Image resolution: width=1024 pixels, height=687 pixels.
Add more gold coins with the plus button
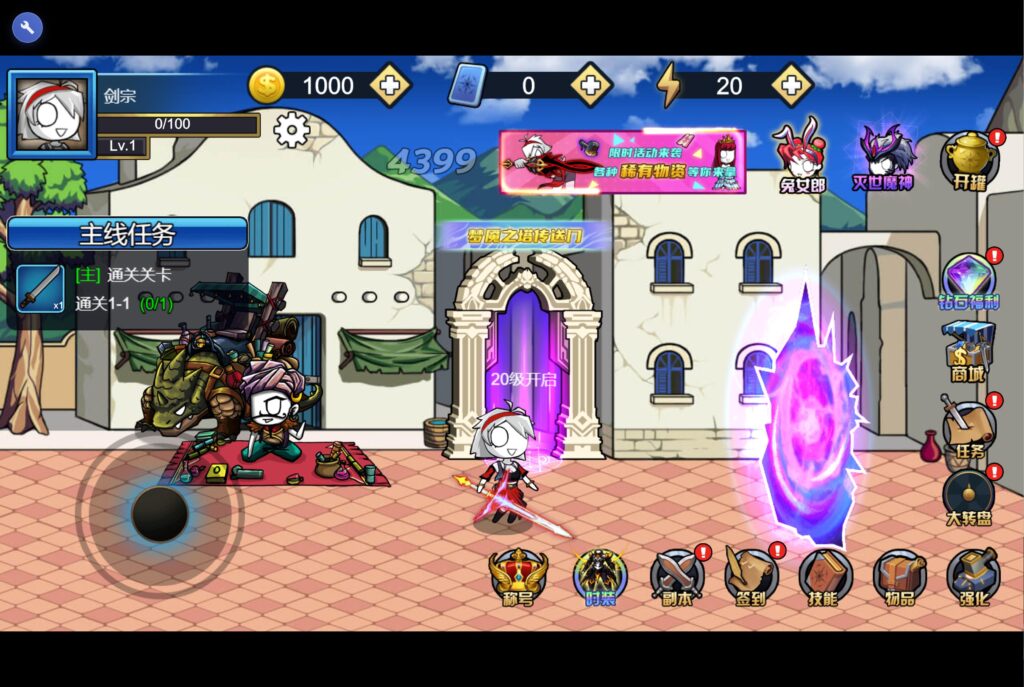pos(390,86)
